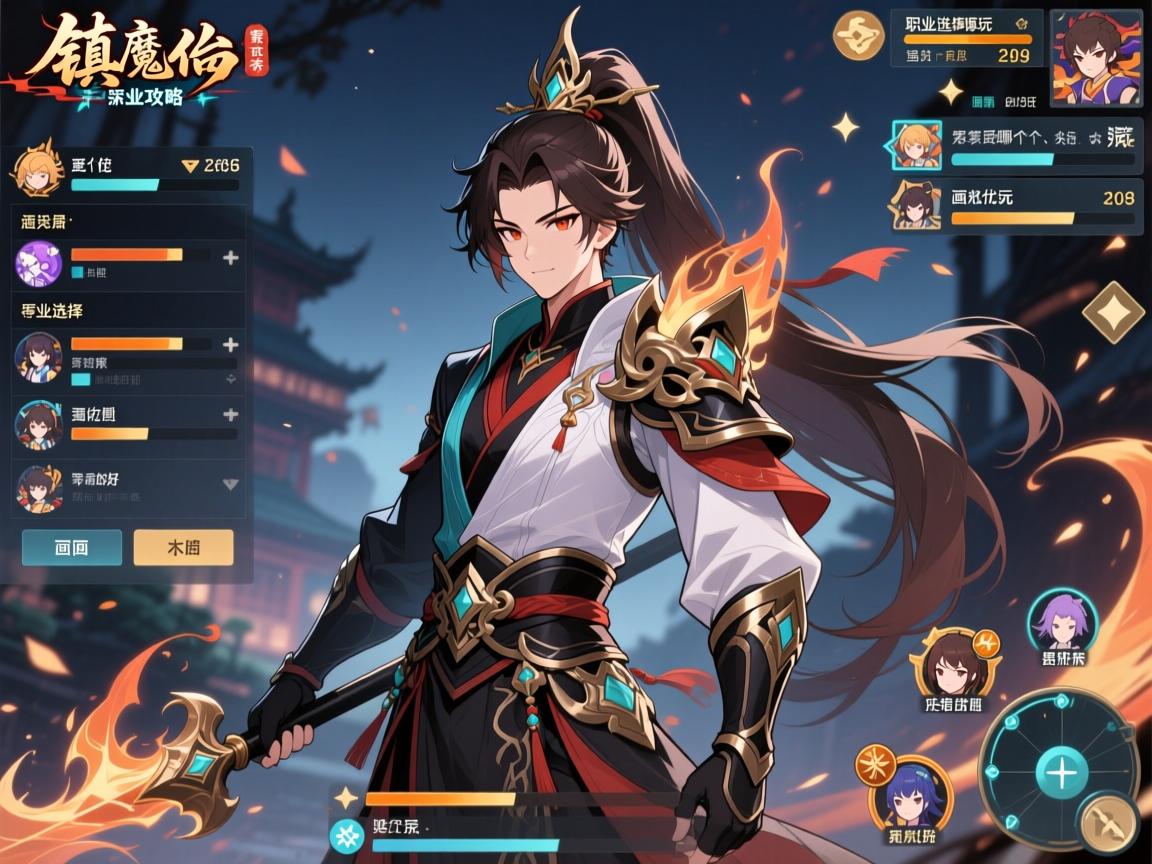Click the orange button in the left panel

183,547
